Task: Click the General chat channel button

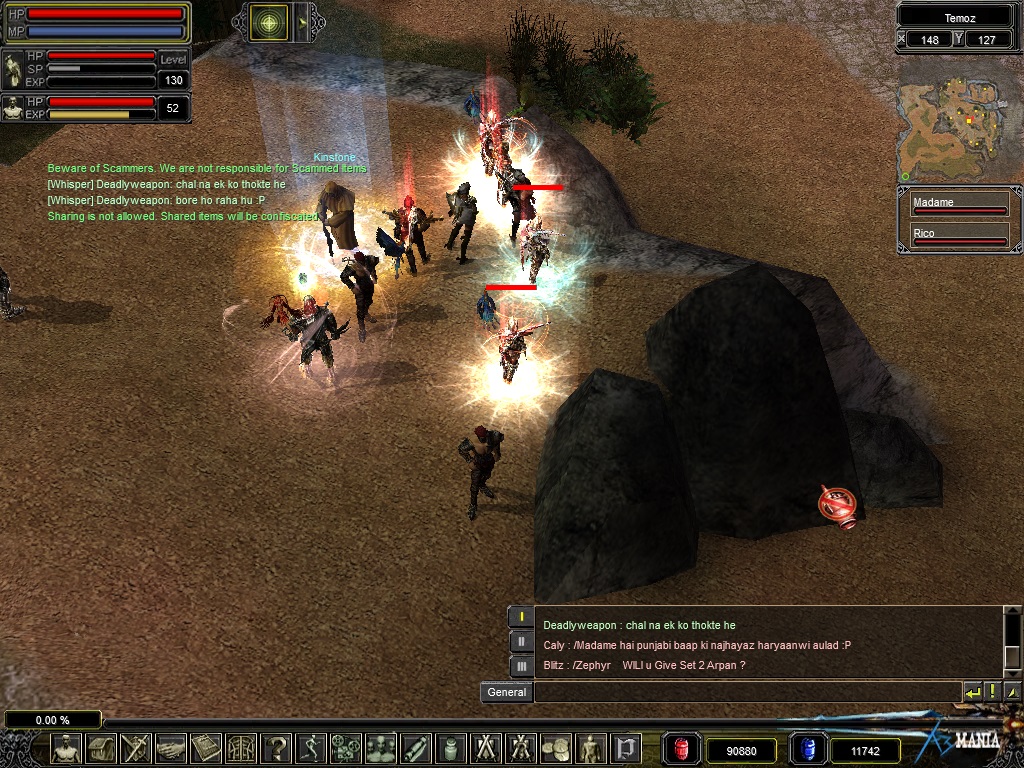Action: [x=506, y=692]
